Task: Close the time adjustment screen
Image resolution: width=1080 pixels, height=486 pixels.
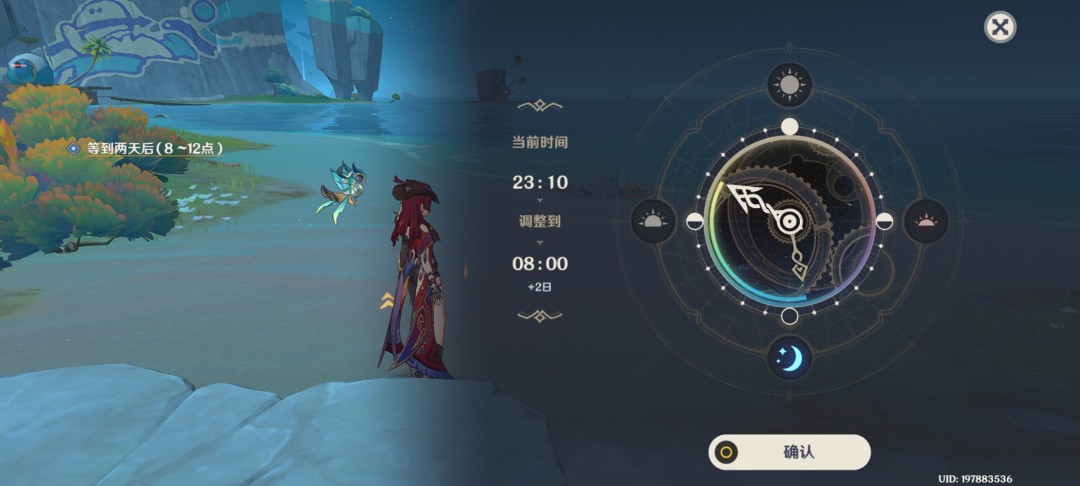Action: point(999,27)
